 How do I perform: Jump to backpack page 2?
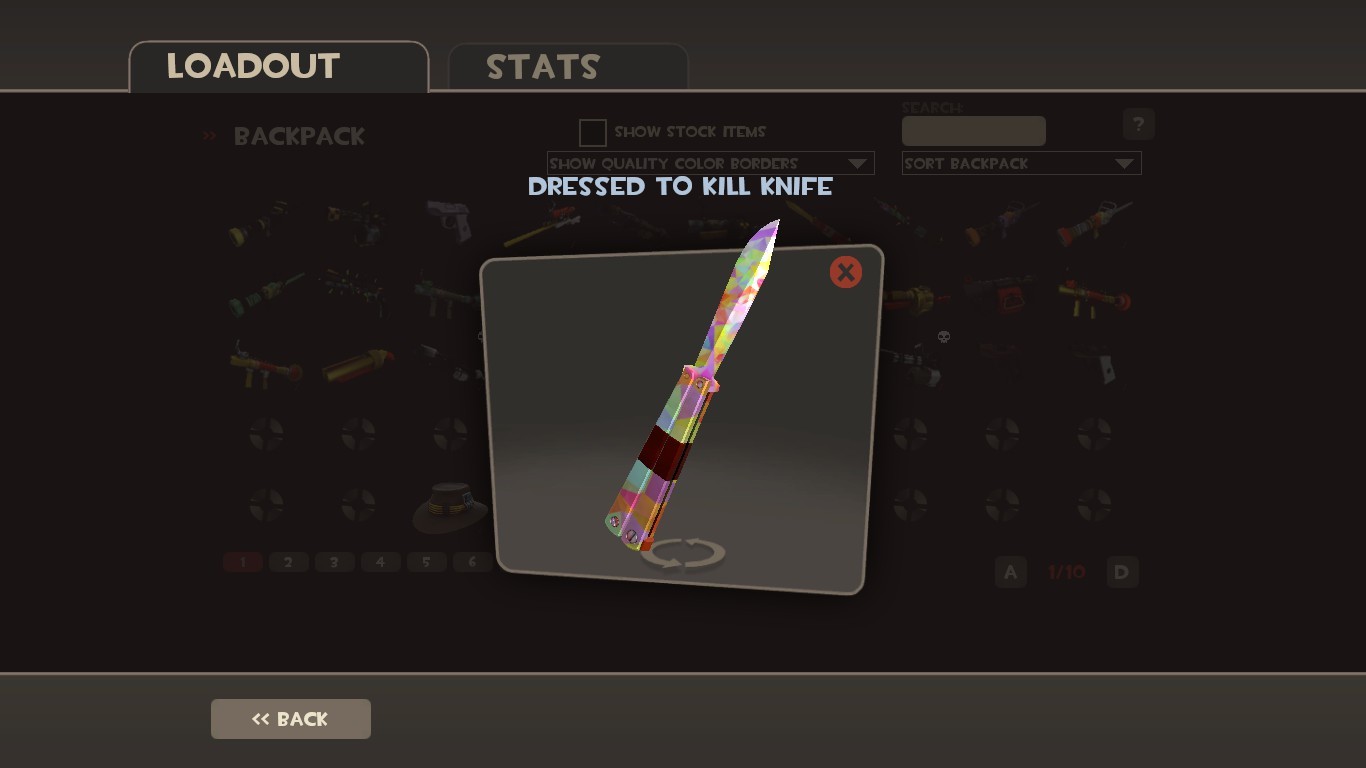(288, 562)
